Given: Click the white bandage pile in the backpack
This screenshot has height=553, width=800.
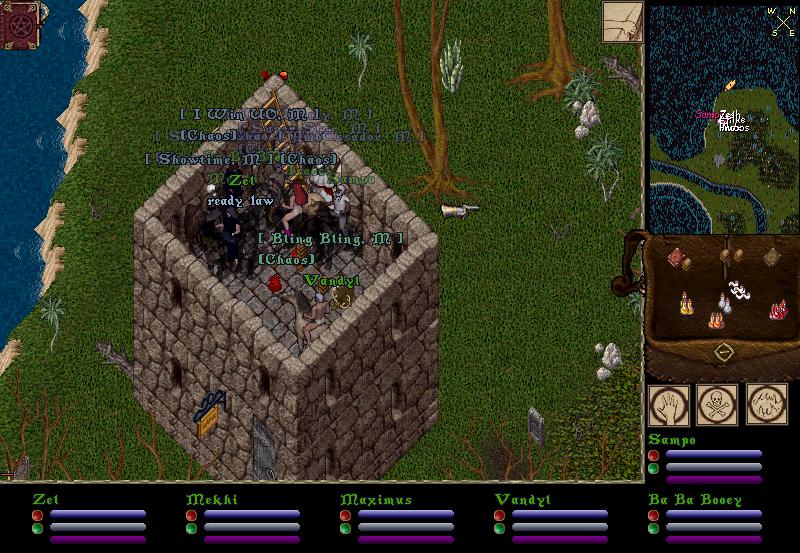Looking at the screenshot, I should pyautogui.click(x=741, y=291).
